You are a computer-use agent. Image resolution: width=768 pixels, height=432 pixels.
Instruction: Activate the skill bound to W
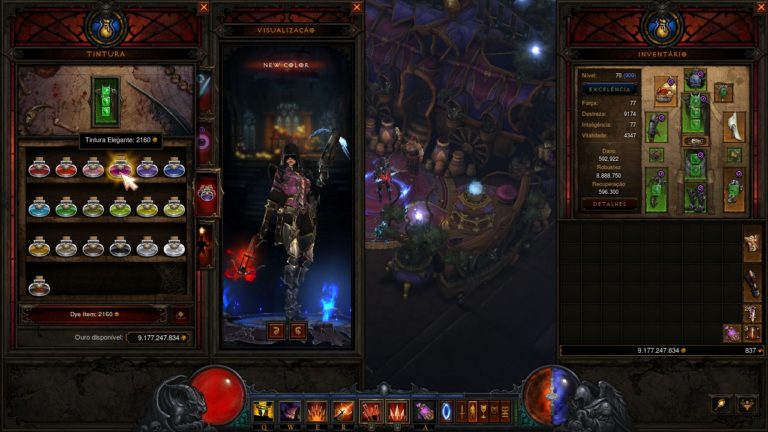tap(290, 410)
